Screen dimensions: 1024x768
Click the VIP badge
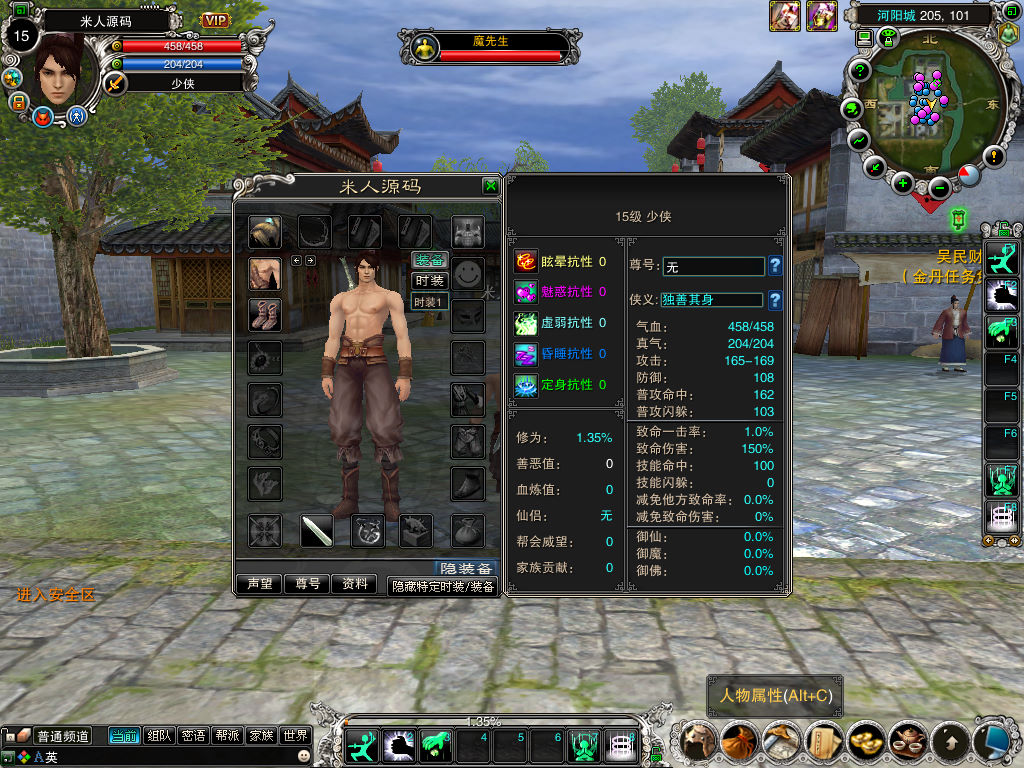click(215, 20)
